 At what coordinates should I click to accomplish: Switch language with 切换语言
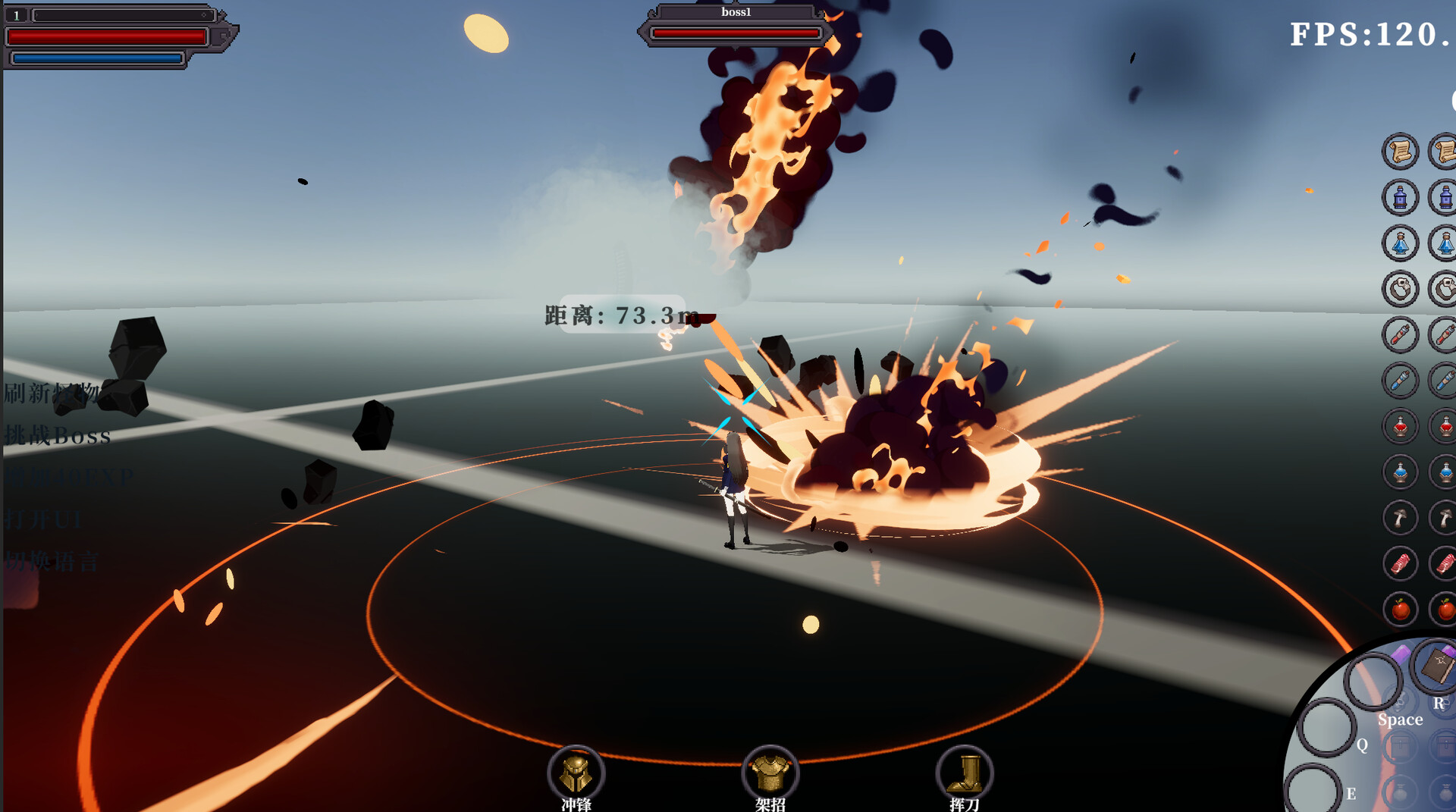click(52, 562)
